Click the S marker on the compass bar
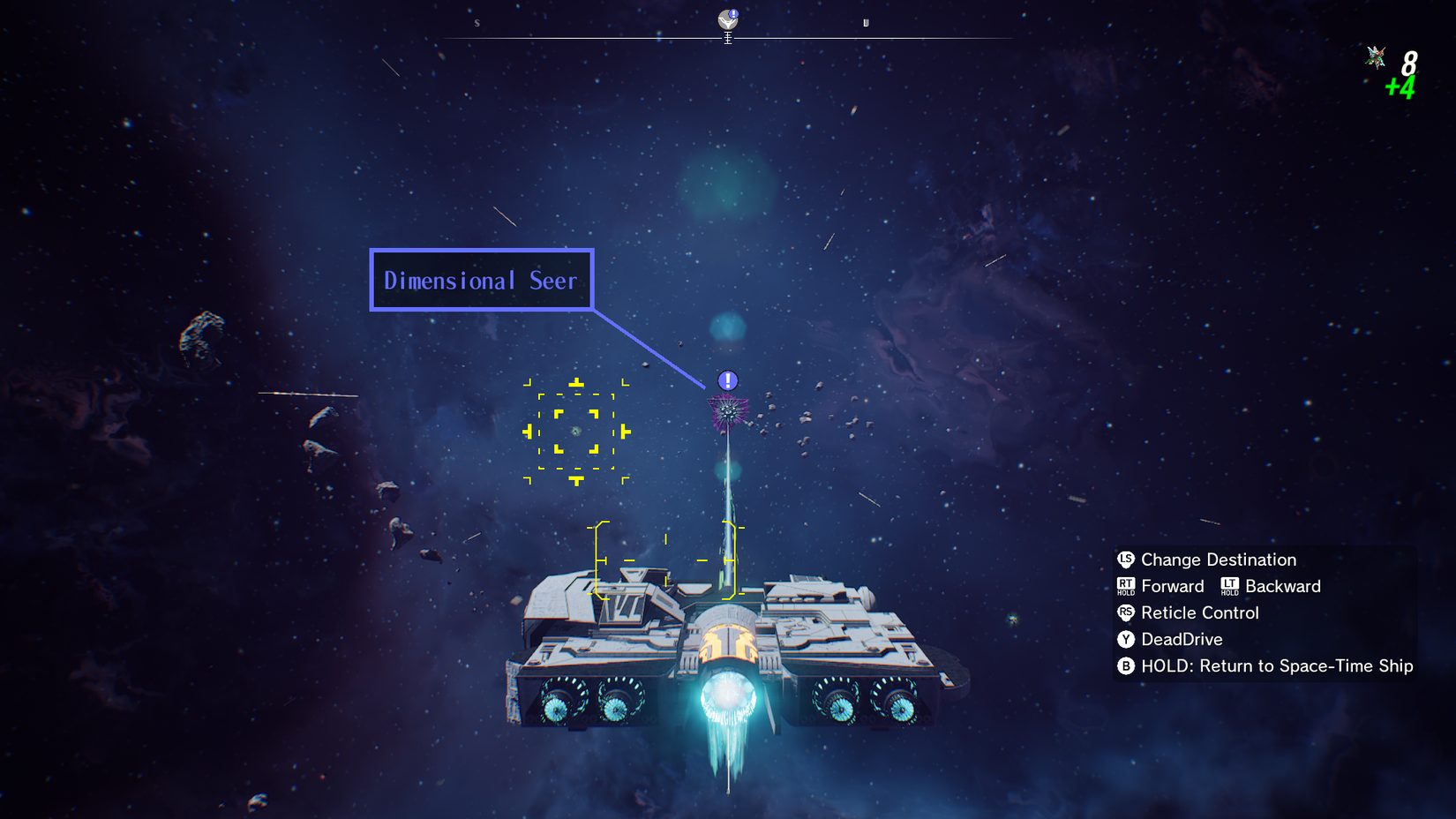 pyautogui.click(x=477, y=24)
